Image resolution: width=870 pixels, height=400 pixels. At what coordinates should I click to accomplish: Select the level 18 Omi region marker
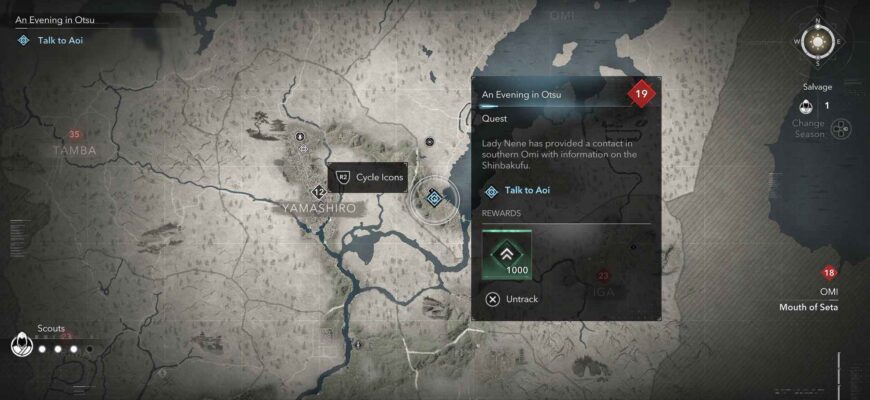[x=829, y=273]
